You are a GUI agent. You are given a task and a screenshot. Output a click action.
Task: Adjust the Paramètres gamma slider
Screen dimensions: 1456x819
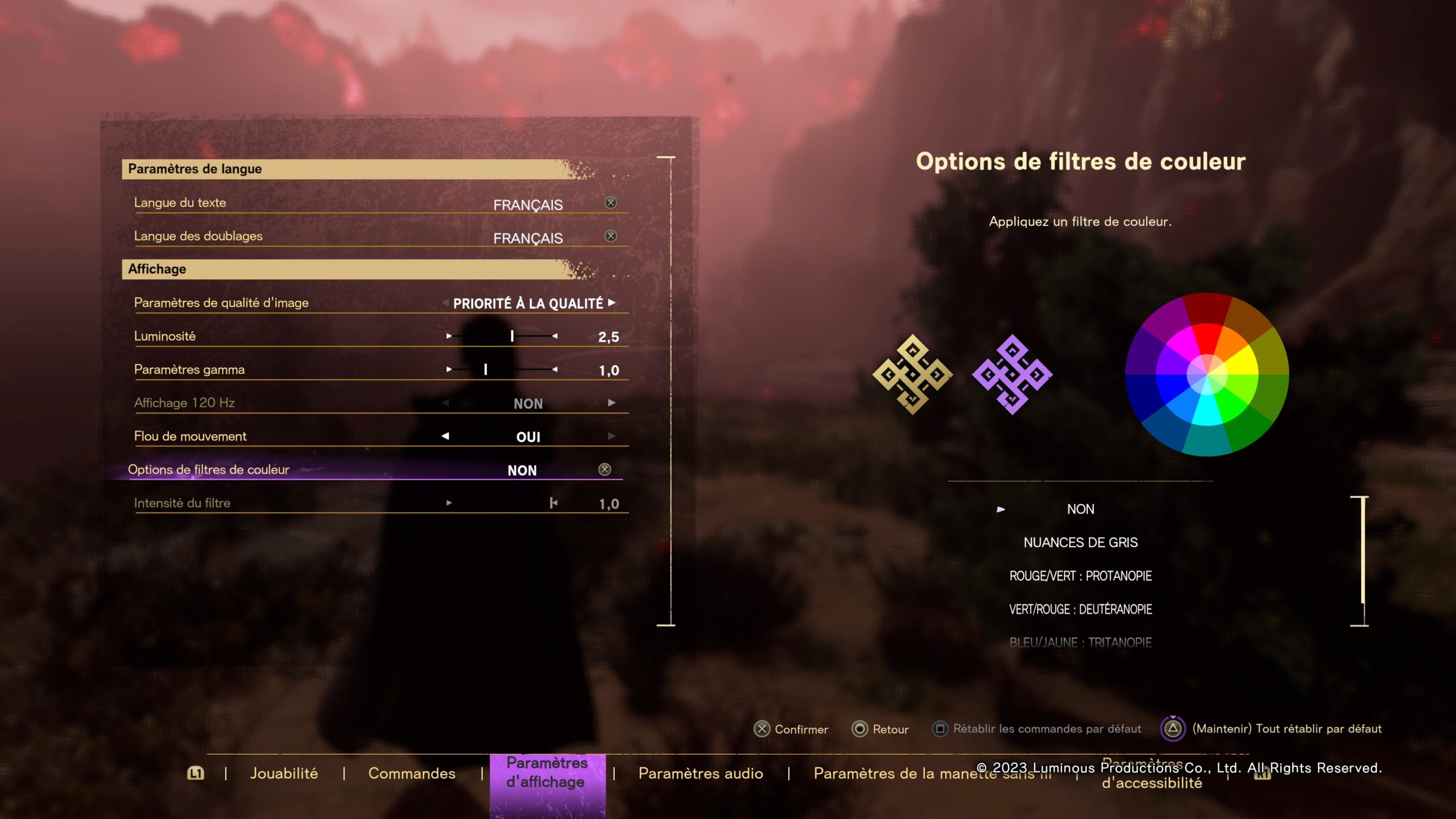485,370
